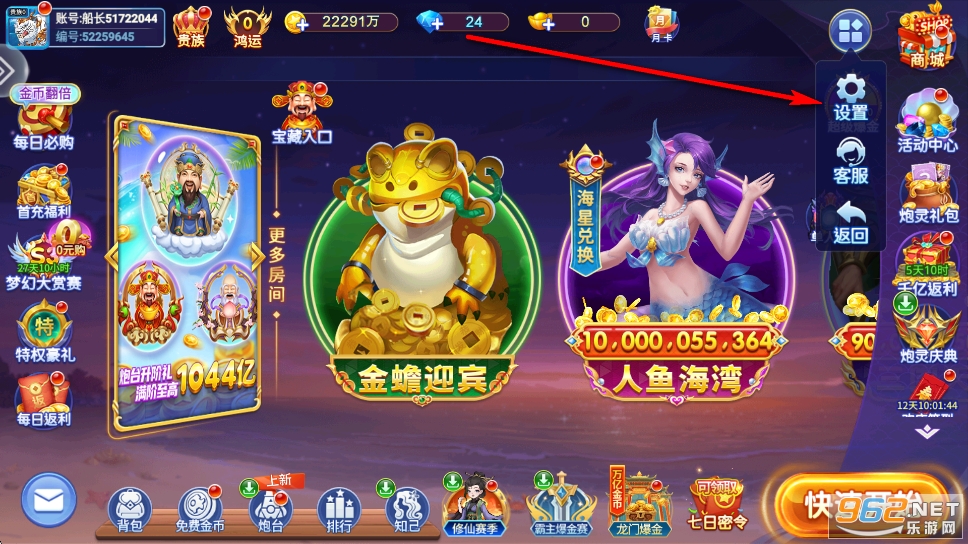Screen dimensions: 968x544
Task: Open 活动中心 activity center
Action: click(927, 122)
